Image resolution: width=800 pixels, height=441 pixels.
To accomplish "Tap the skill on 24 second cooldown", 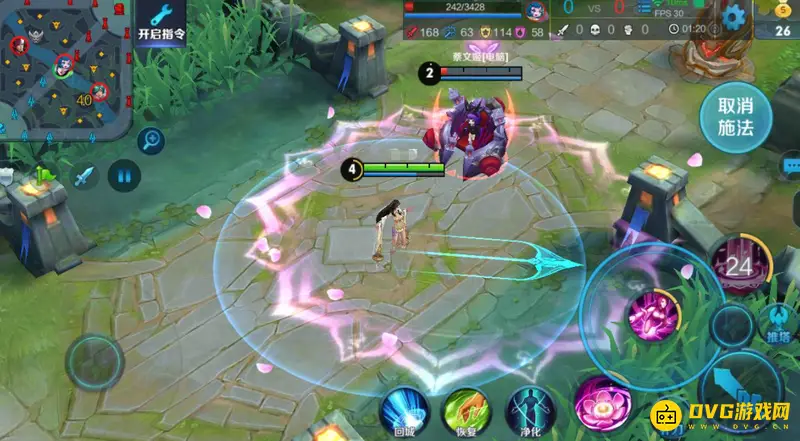I will (x=741, y=267).
